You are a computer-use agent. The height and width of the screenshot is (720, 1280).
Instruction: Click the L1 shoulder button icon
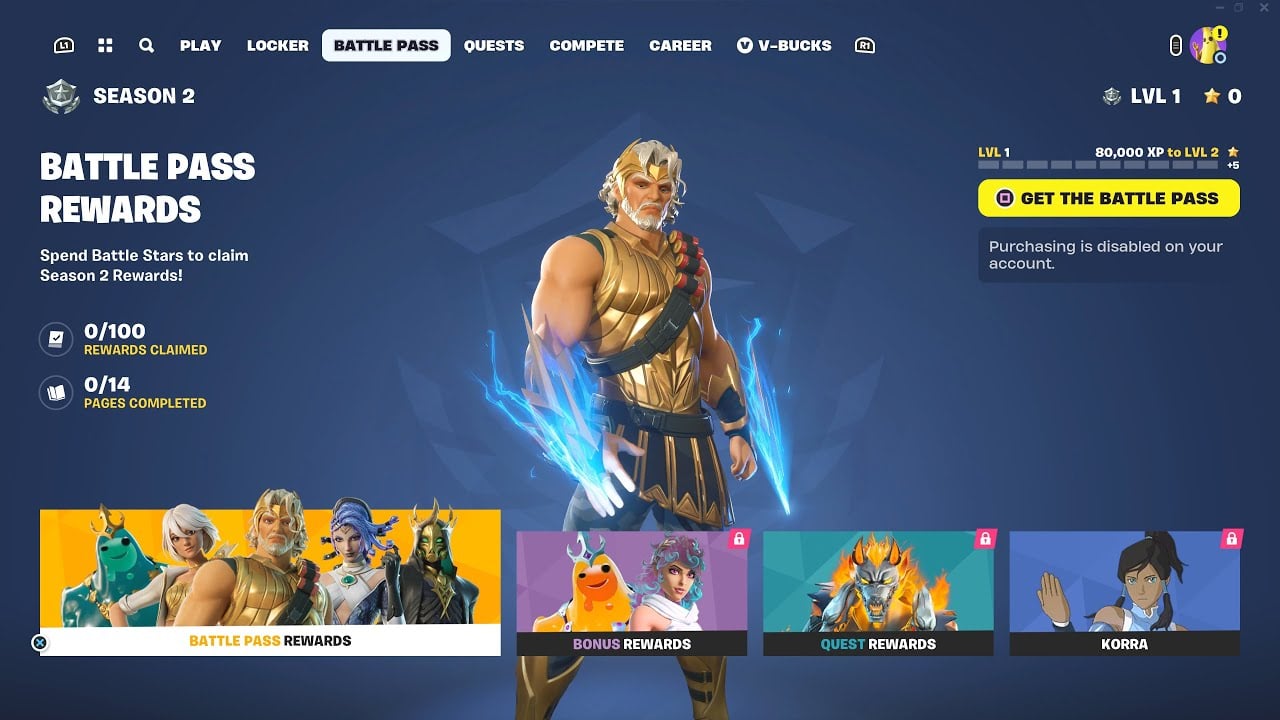63,45
